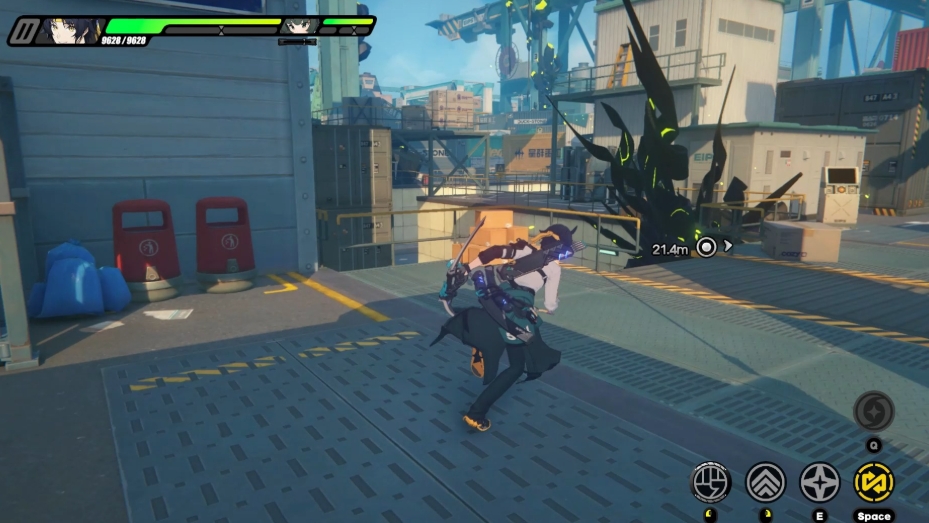Activate the fist basic attack icon

tap(711, 481)
